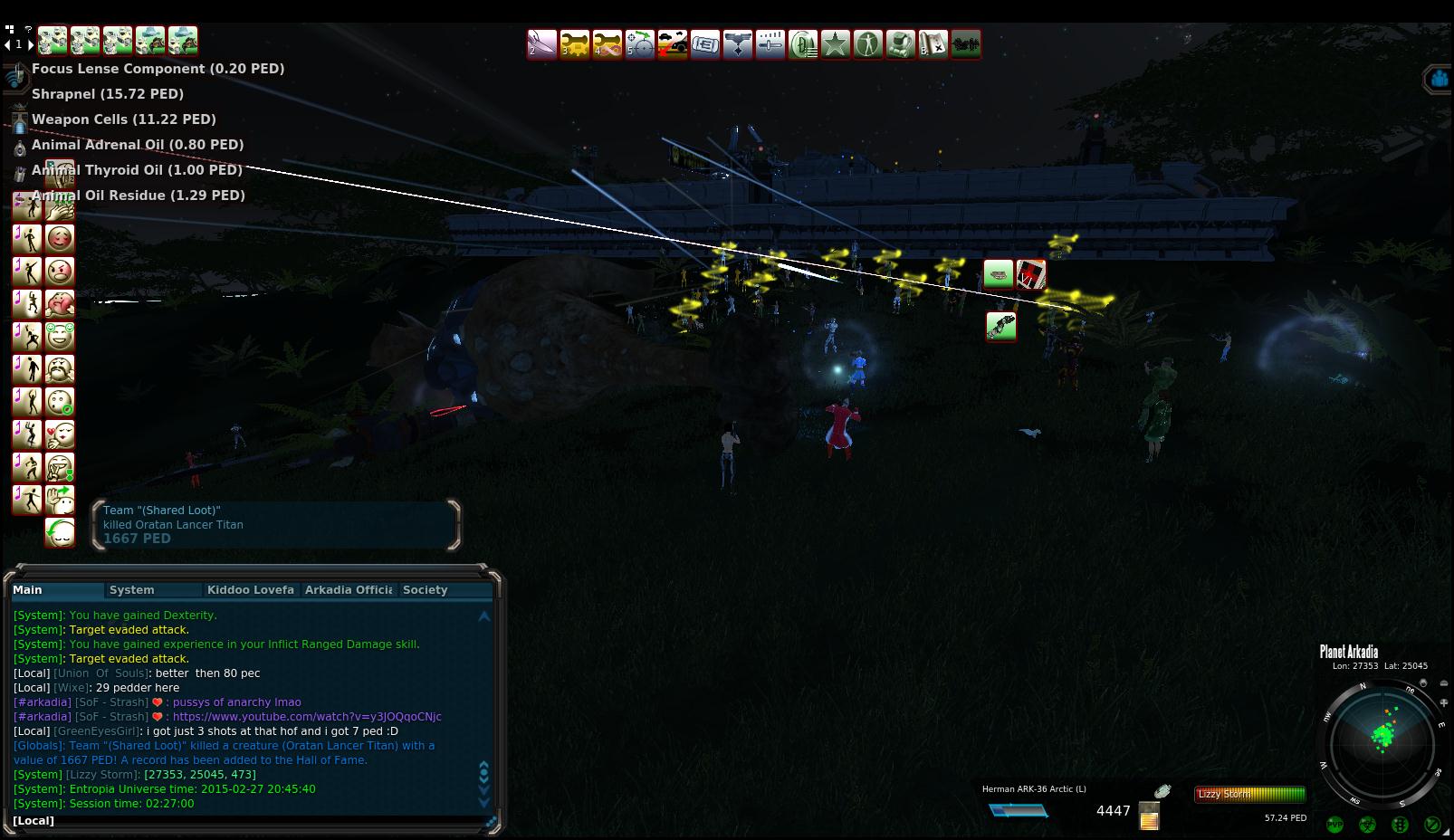Screen dimensions: 1454x840
Task: Select the Arkadia Official chat tab
Action: point(349,590)
